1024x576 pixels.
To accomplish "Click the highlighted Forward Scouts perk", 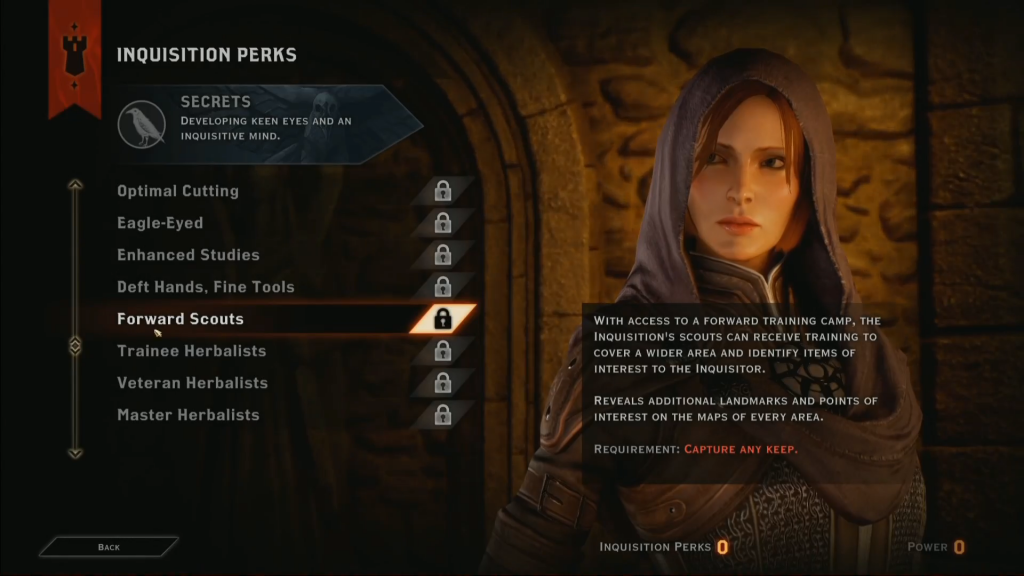I will (180, 319).
